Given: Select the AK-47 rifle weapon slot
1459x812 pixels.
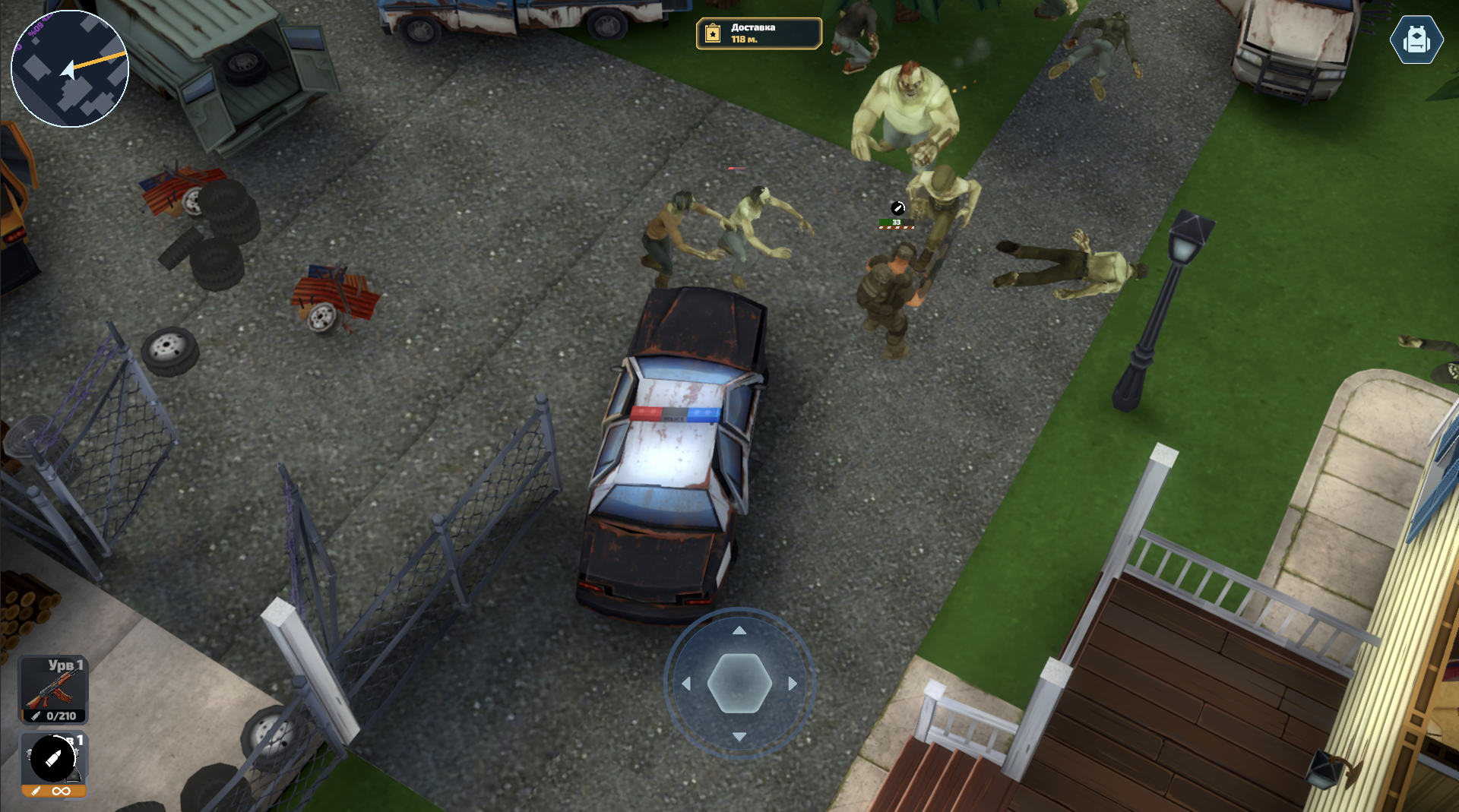Looking at the screenshot, I should [x=53, y=687].
